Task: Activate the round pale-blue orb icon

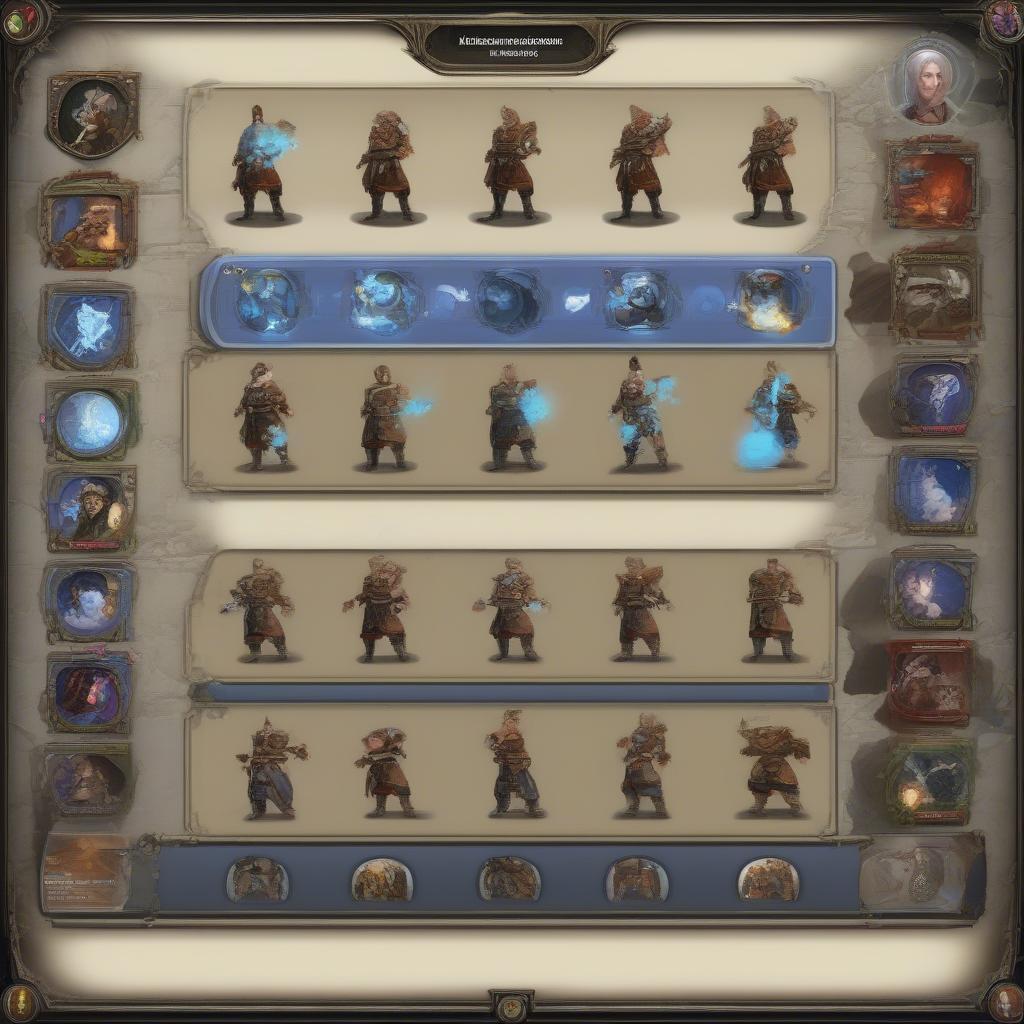Action: tap(90, 421)
